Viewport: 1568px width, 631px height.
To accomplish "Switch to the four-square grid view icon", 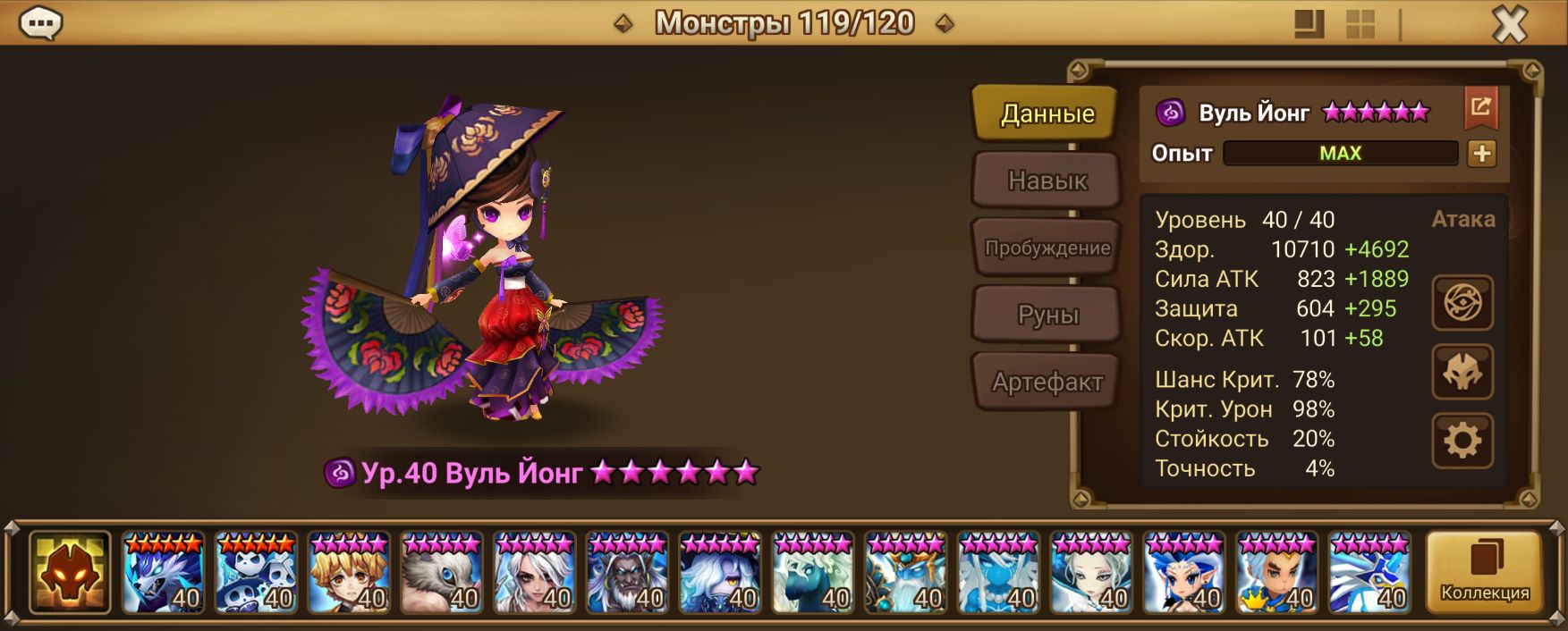I will coord(1360,24).
